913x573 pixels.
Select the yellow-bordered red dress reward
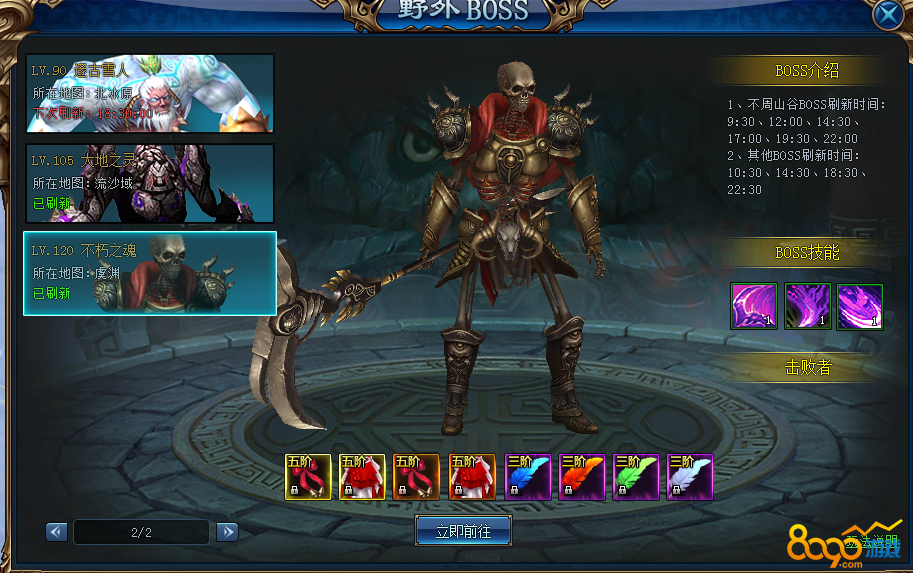pyautogui.click(x=362, y=477)
